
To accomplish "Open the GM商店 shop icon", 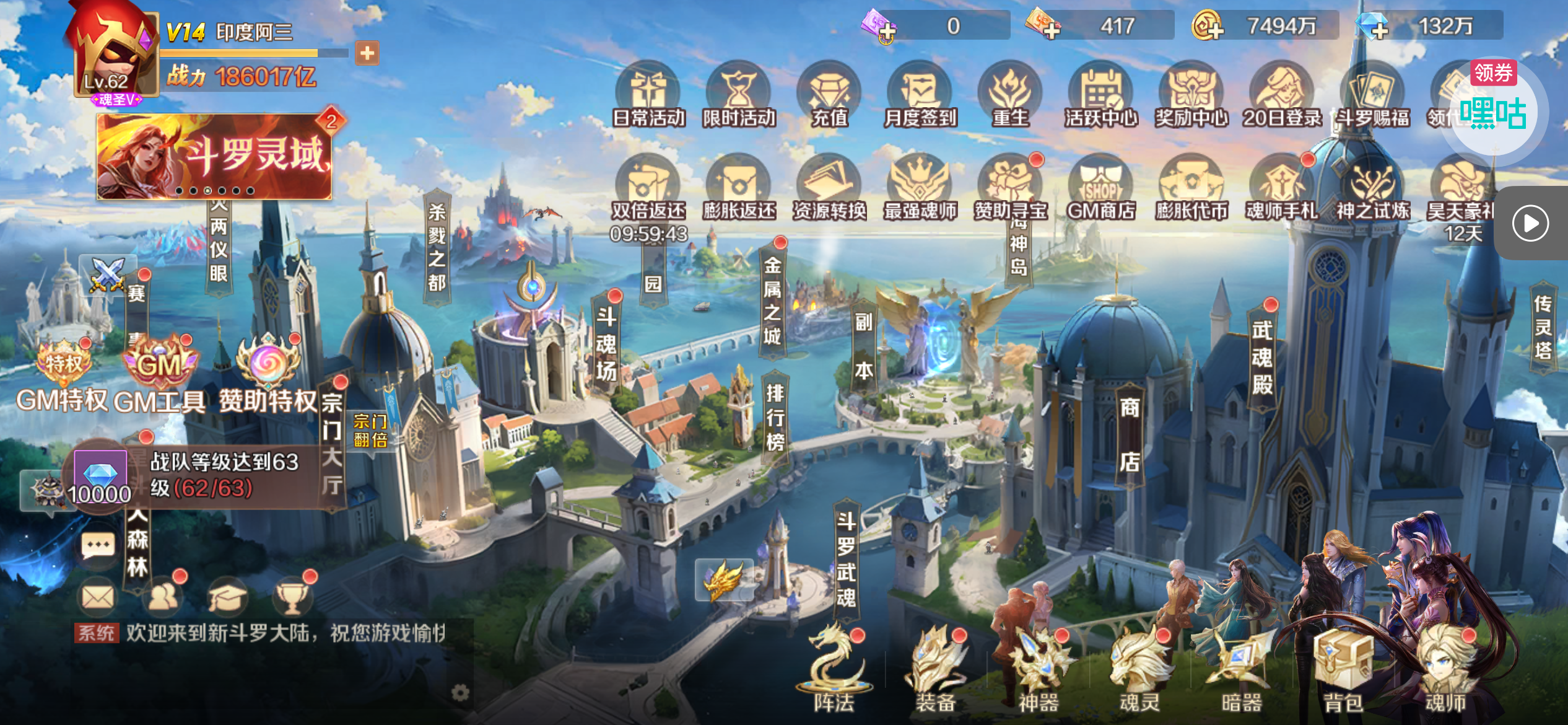I will point(1100,189).
